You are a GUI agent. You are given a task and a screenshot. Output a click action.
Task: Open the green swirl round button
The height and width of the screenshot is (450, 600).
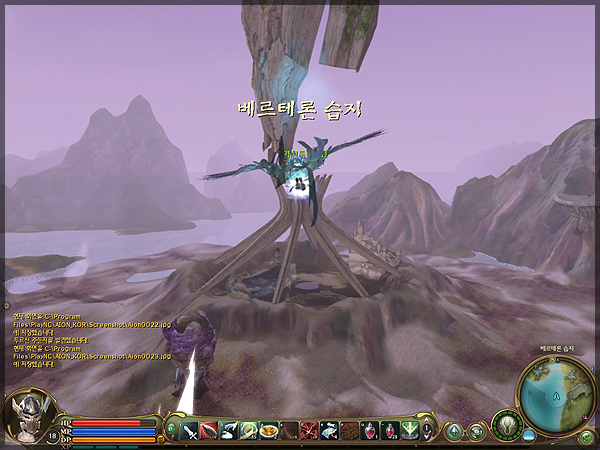pos(476,431)
